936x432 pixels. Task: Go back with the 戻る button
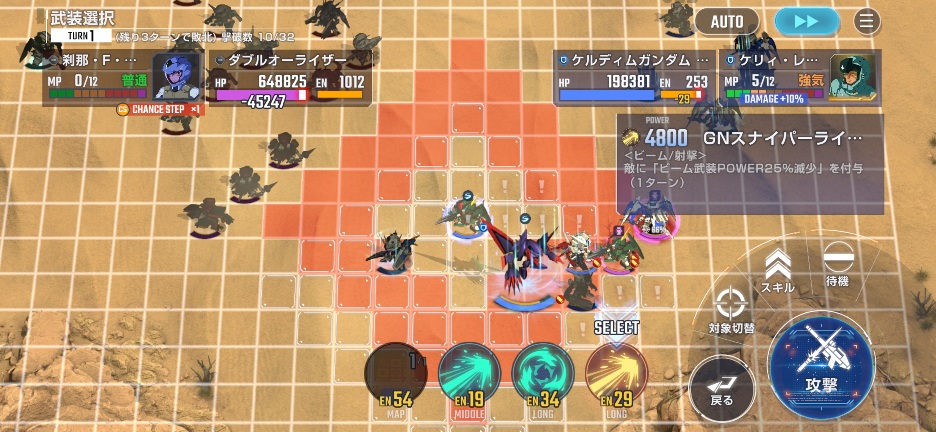tap(721, 388)
